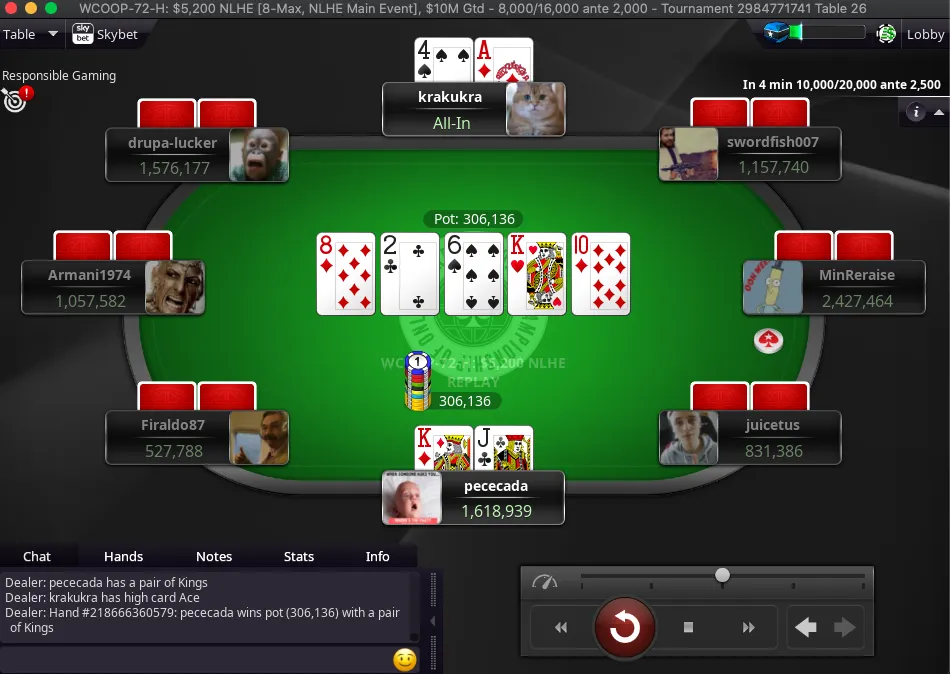
Task: Open the Notes tab
Action: 214,557
